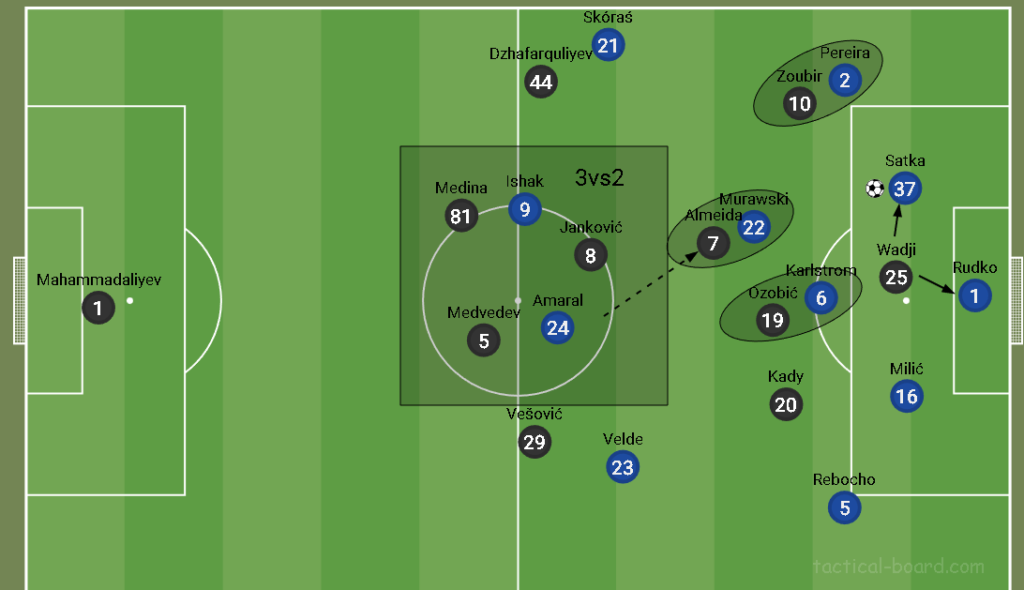Select goalkeeper Mahammadaliyev's number 1 token
This screenshot has width=1024, height=590.
[98, 307]
